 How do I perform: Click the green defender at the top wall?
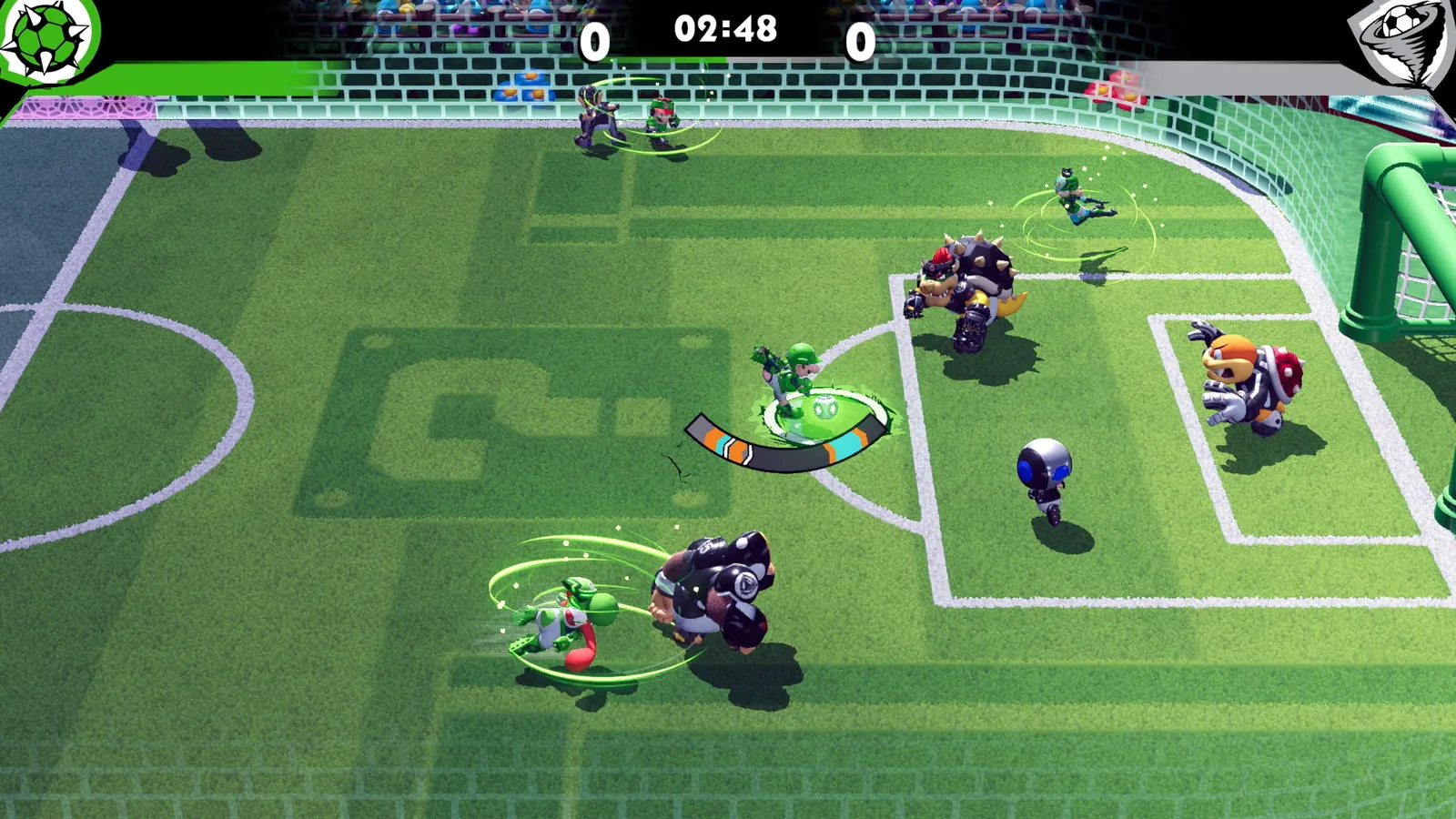(x=660, y=118)
